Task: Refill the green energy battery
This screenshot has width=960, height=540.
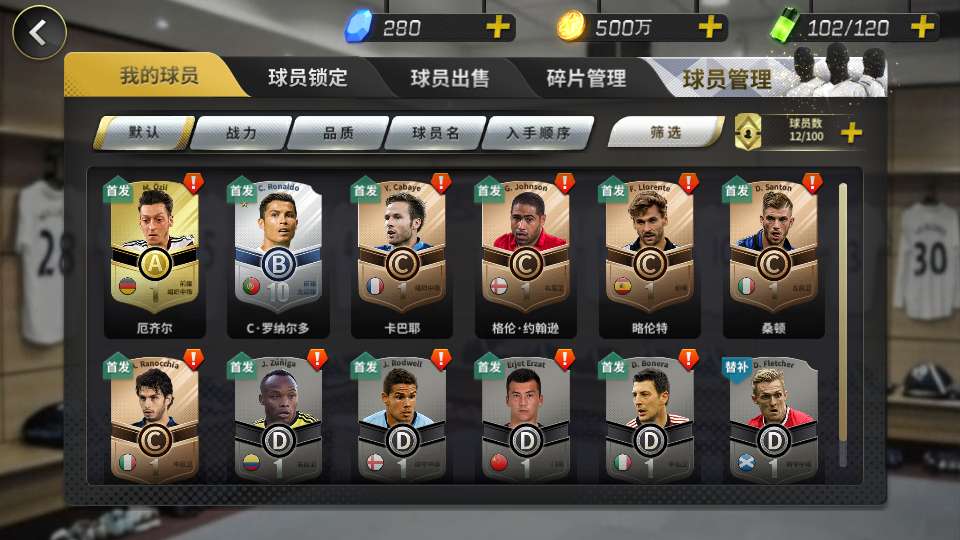Action: pos(922,27)
